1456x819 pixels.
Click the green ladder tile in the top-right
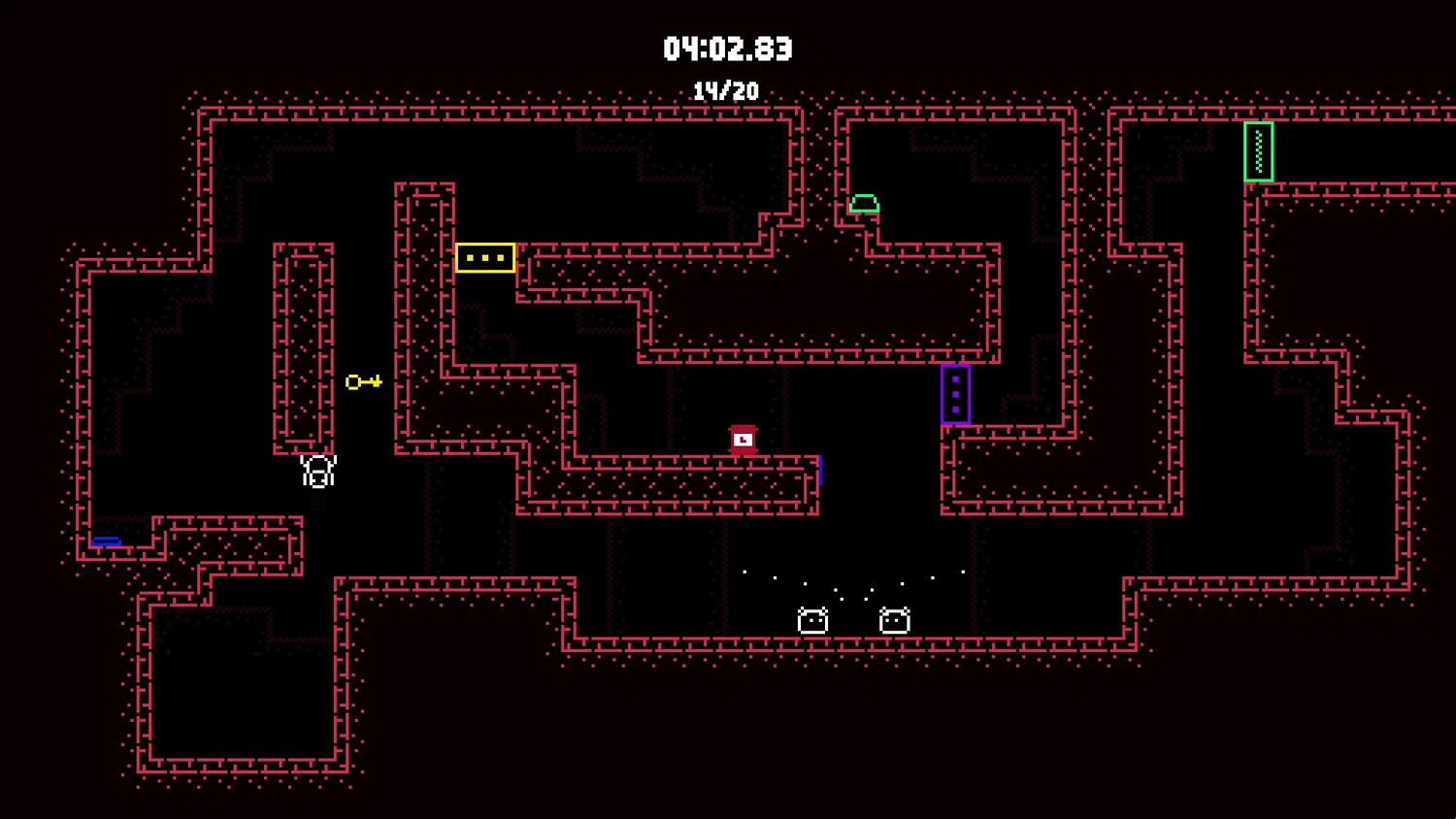[x=1259, y=152]
